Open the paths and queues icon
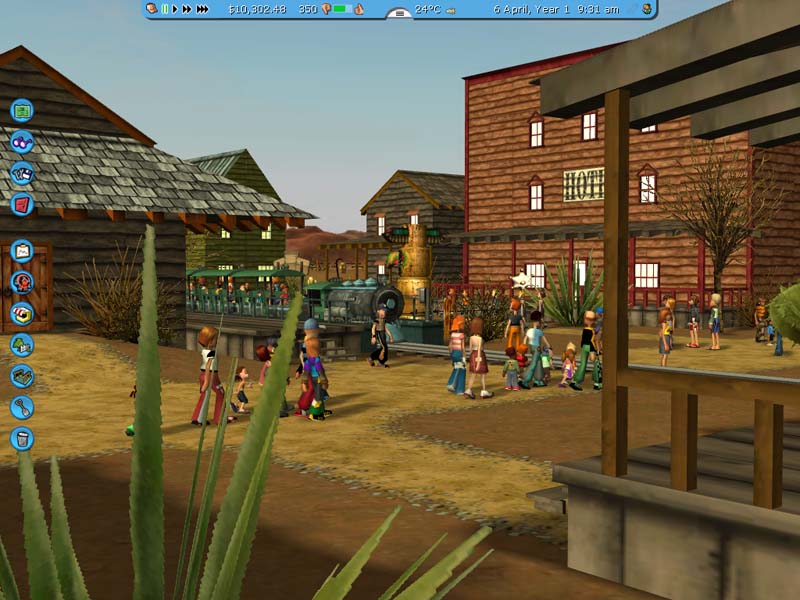This screenshot has height=600, width=800. pyautogui.click(x=22, y=376)
